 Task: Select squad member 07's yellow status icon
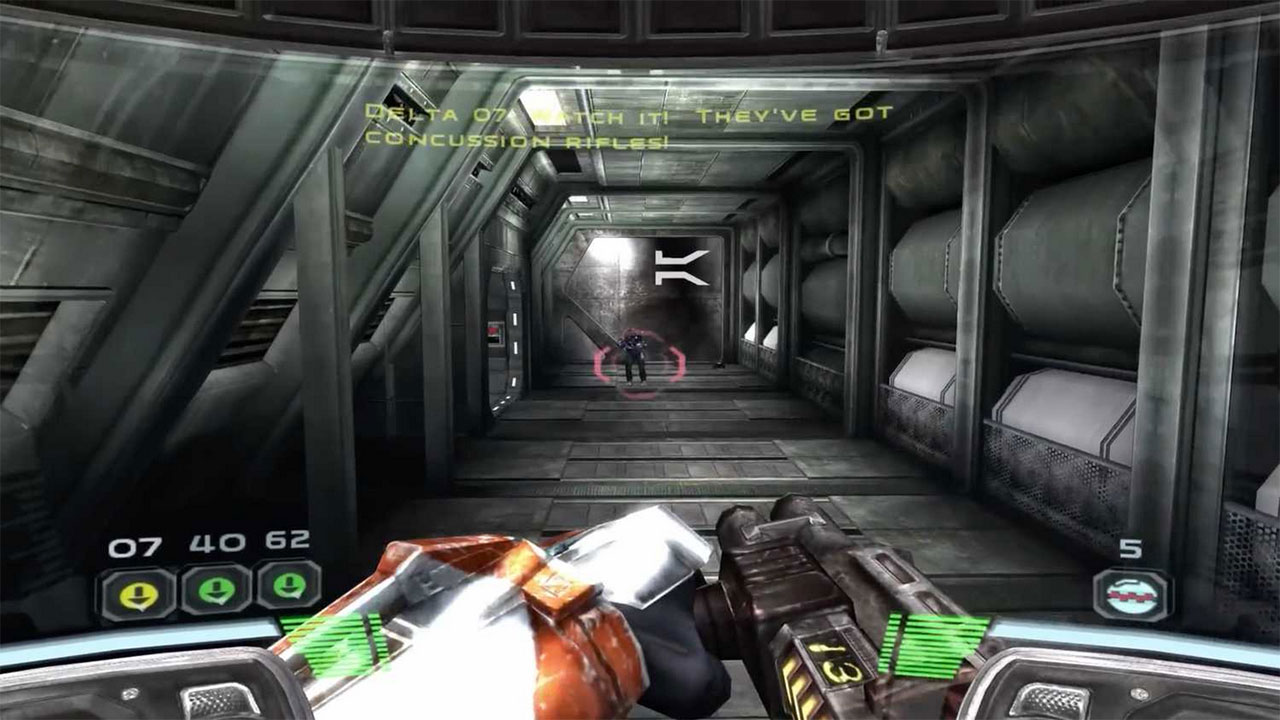click(137, 591)
